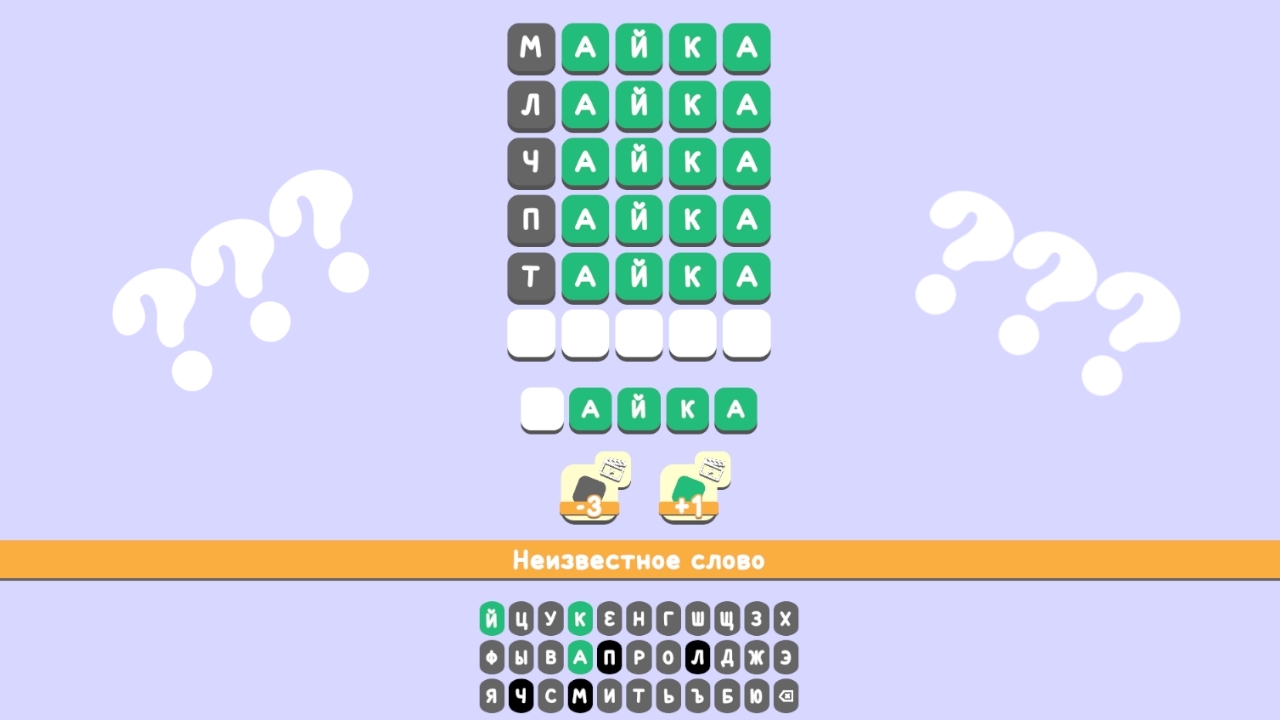Watch ad for the +1 letter hint

[690, 489]
